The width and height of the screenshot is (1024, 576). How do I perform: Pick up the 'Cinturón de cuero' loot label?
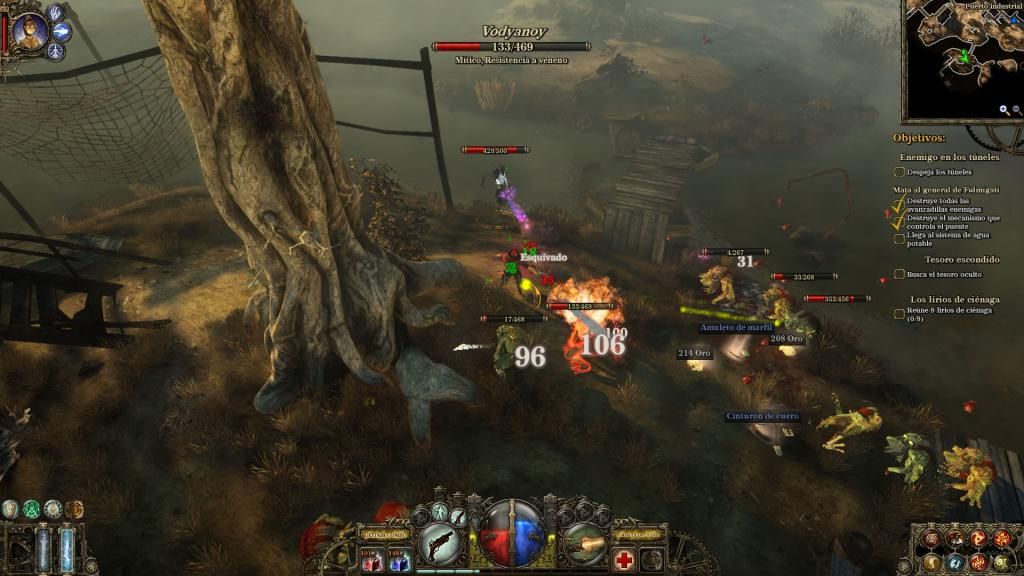point(763,416)
